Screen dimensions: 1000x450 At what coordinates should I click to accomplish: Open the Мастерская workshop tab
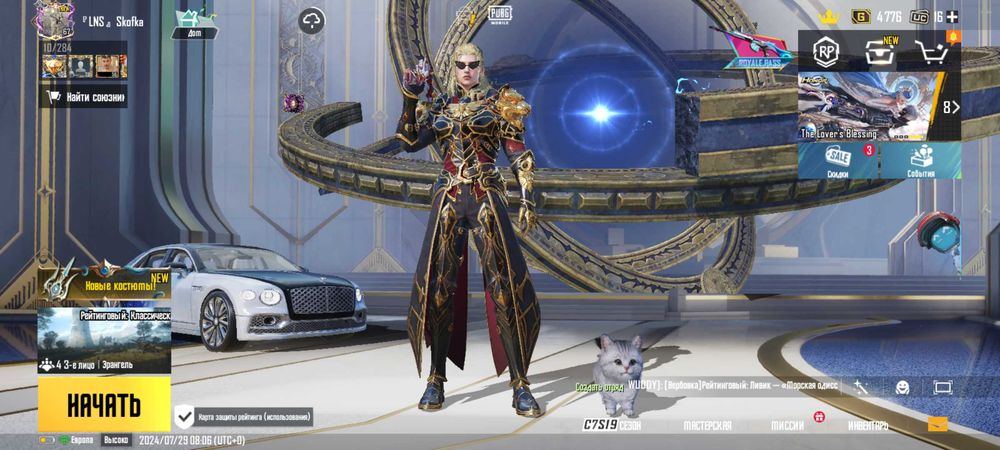707,425
